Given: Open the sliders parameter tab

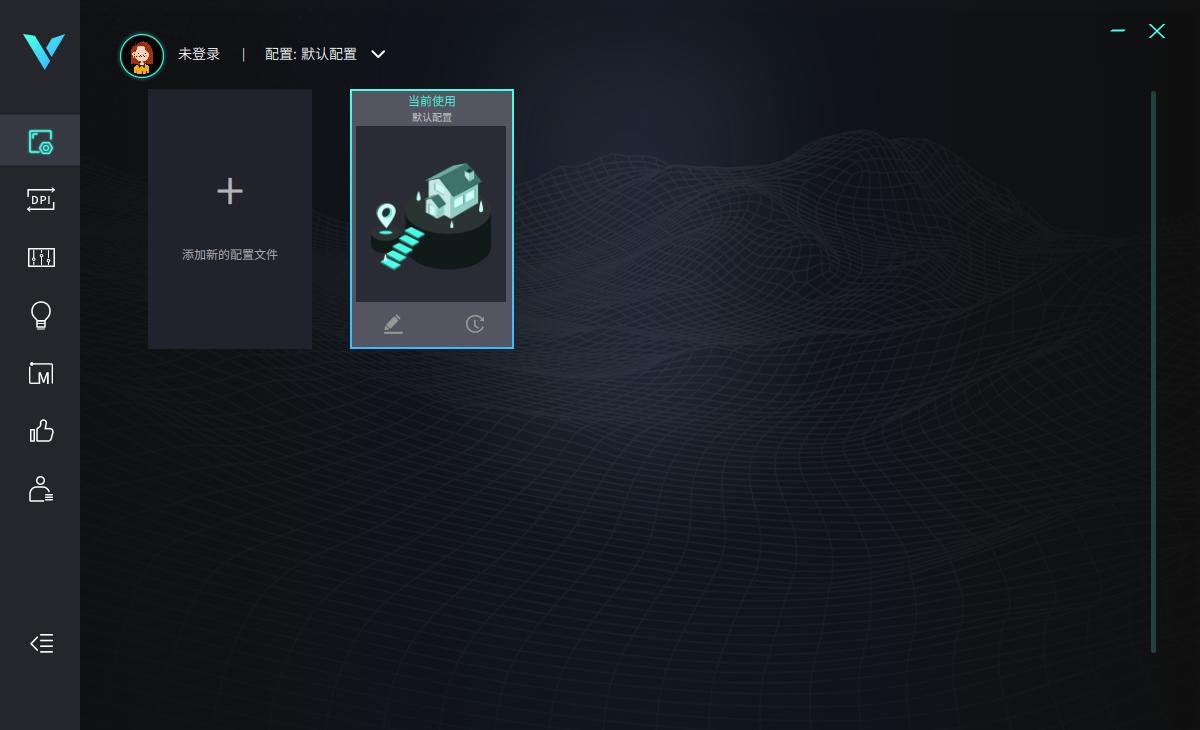Looking at the screenshot, I should point(40,258).
